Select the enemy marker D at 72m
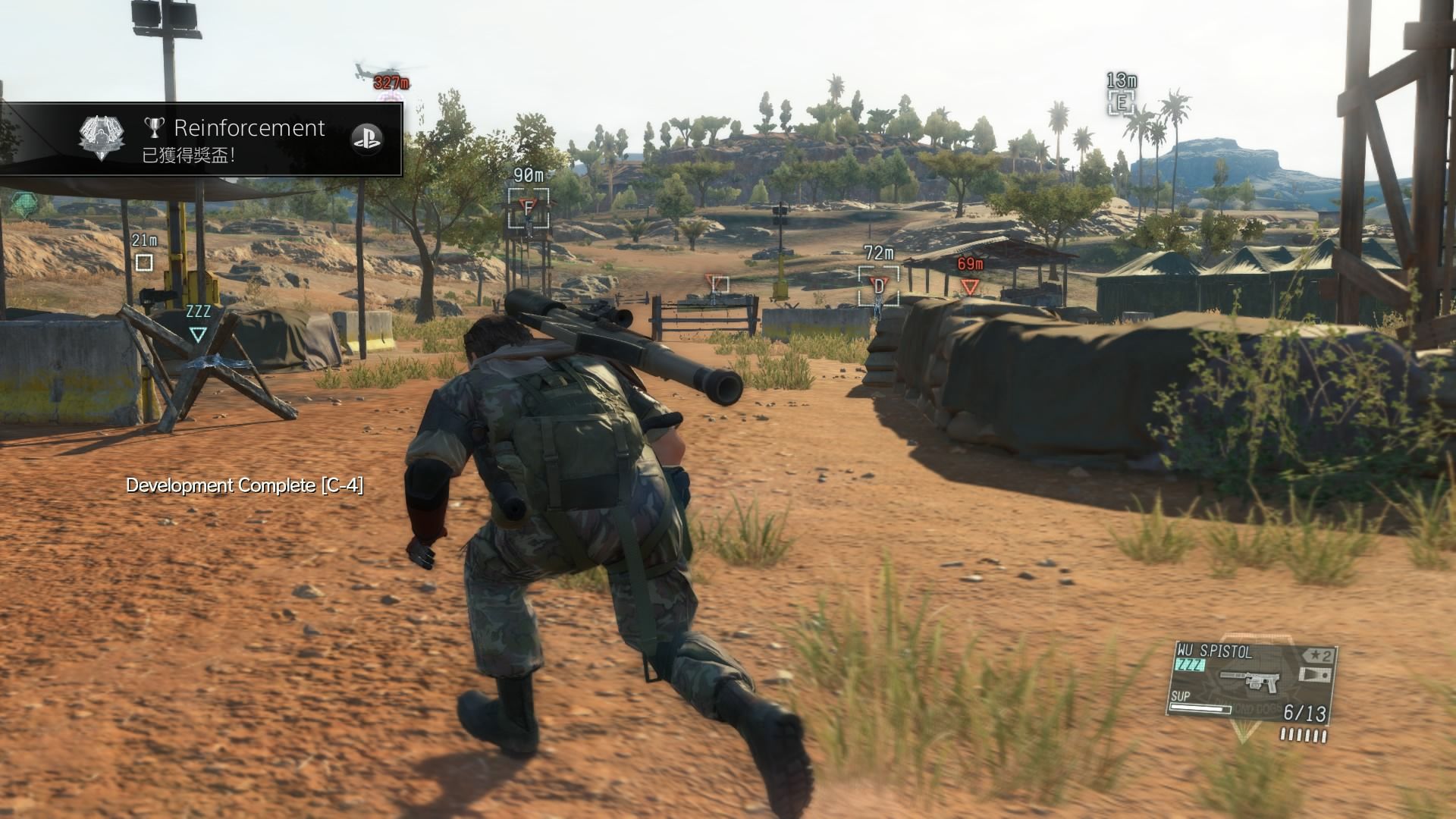This screenshot has height=819, width=1456. point(879,286)
